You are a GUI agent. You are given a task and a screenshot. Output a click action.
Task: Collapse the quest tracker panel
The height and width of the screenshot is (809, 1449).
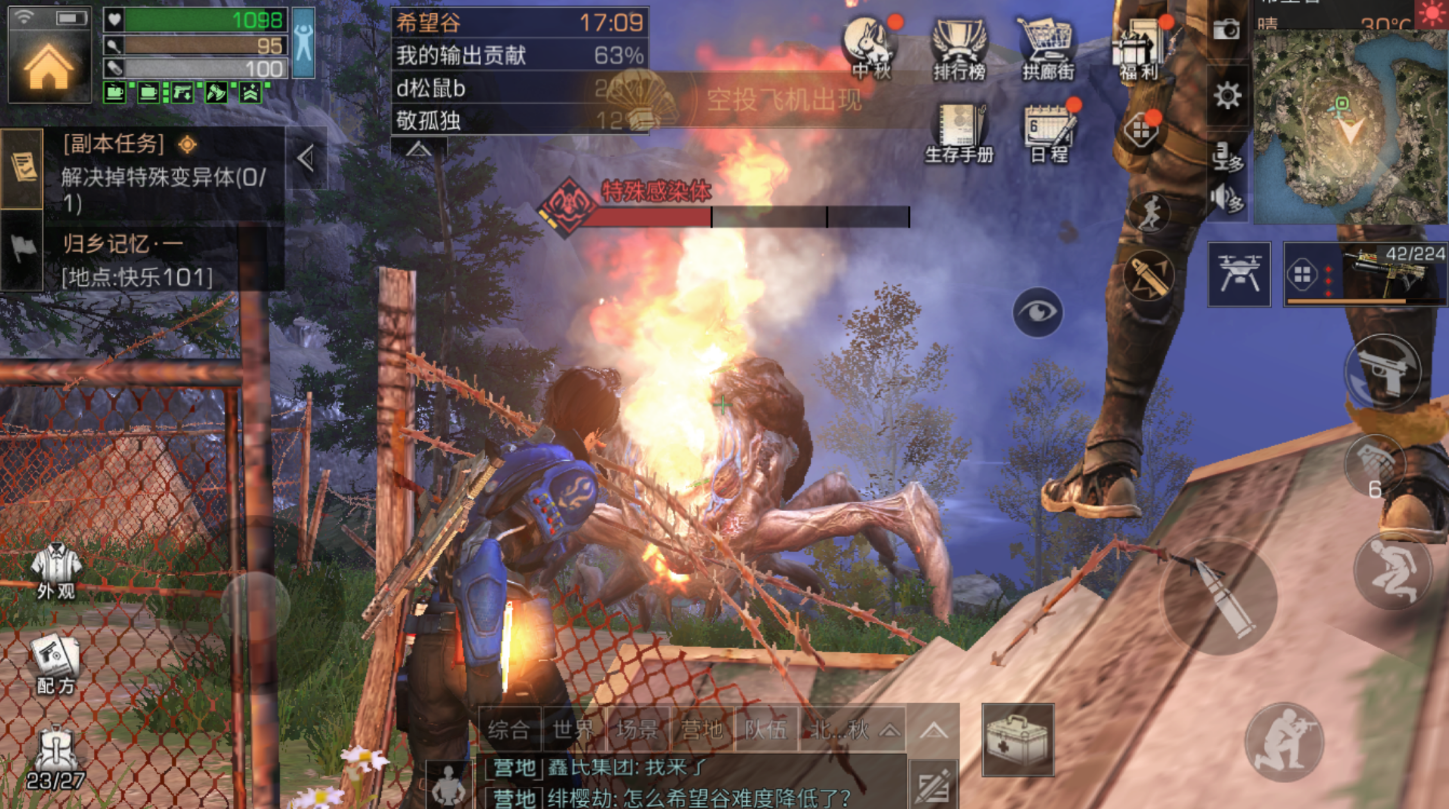[x=306, y=158]
